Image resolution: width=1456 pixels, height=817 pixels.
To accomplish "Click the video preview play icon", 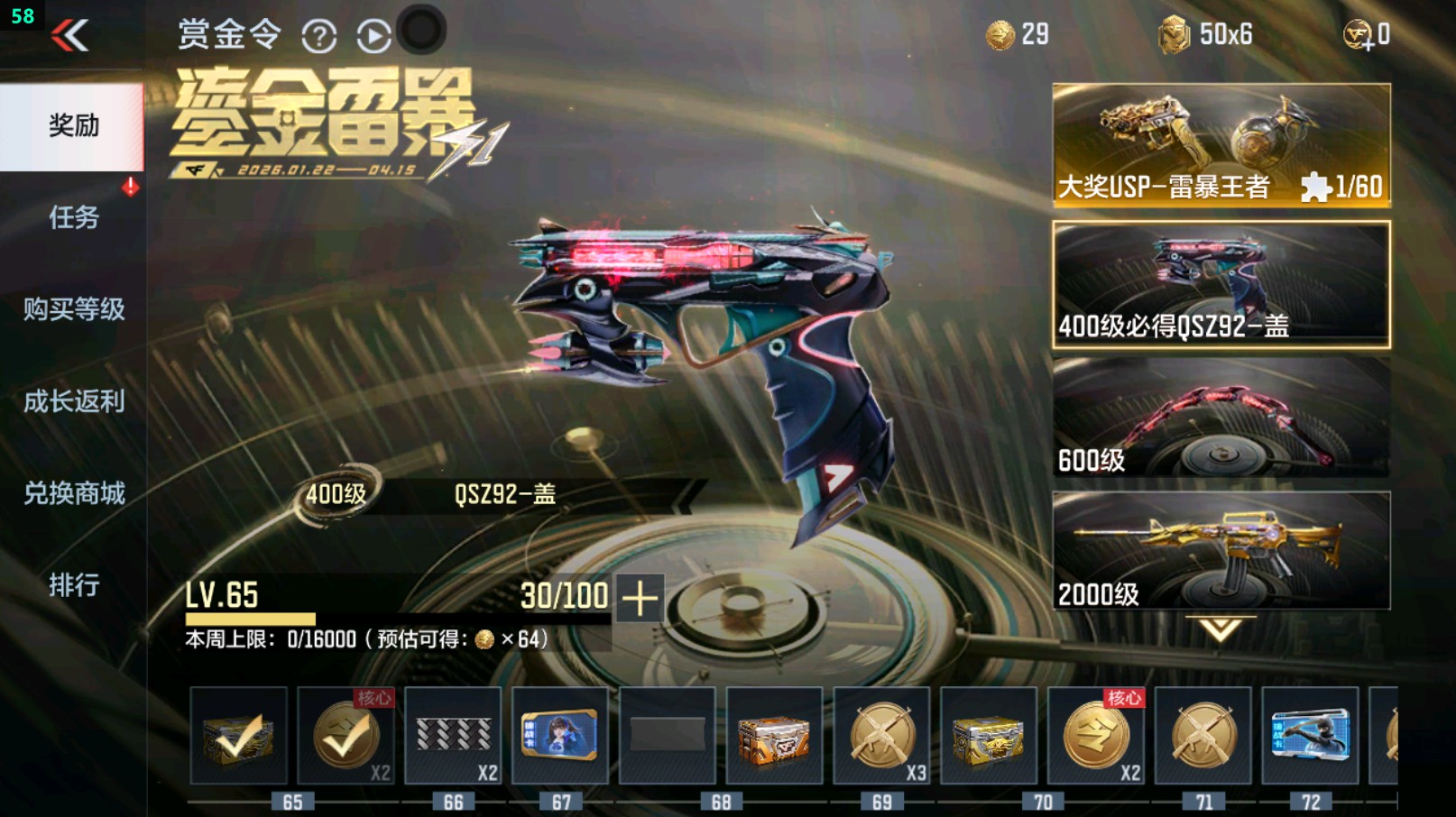I will pyautogui.click(x=372, y=33).
